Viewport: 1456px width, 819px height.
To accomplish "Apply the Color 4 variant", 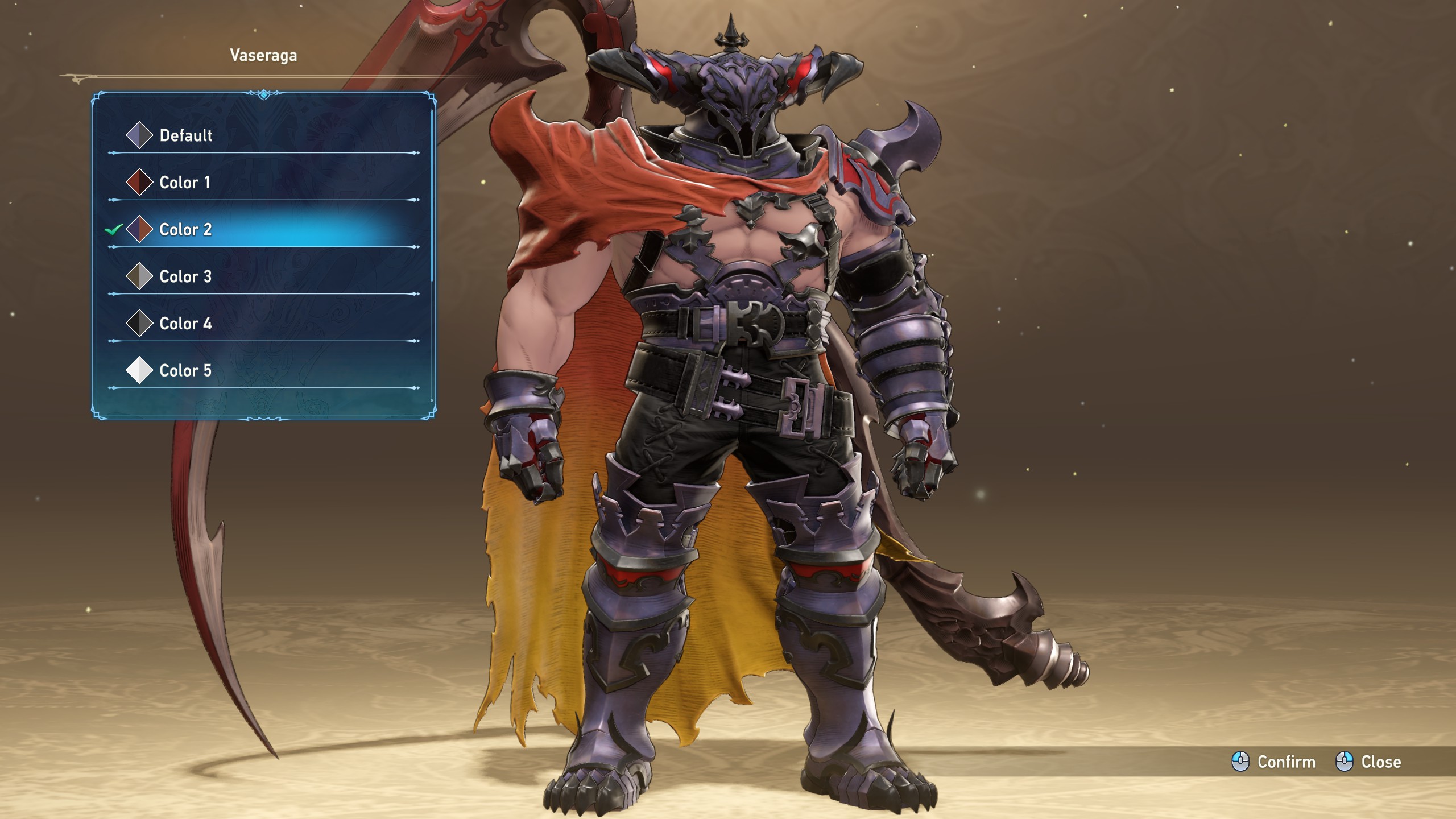I will point(185,324).
